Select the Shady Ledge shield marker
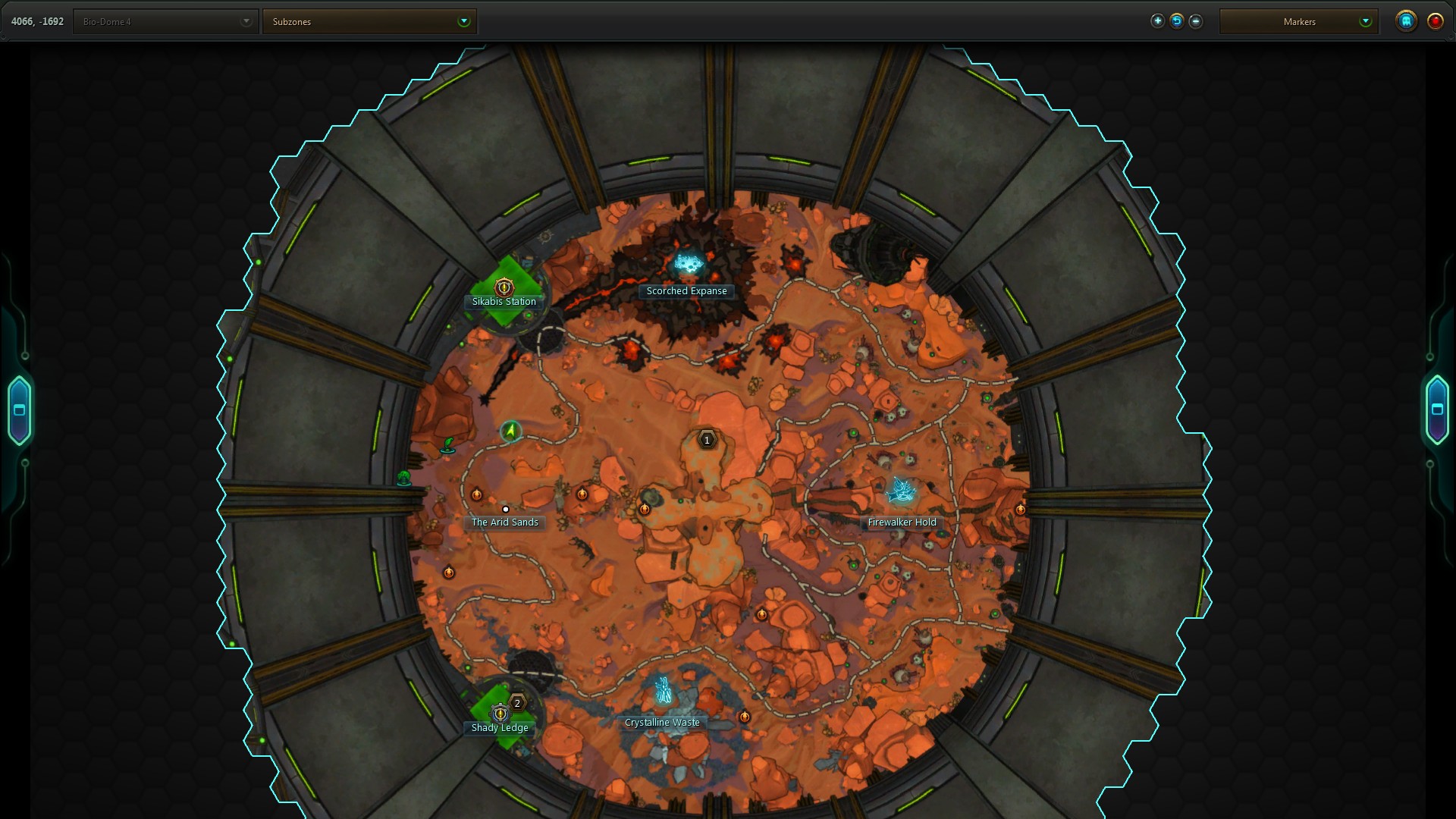The height and width of the screenshot is (819, 1456). 500,714
